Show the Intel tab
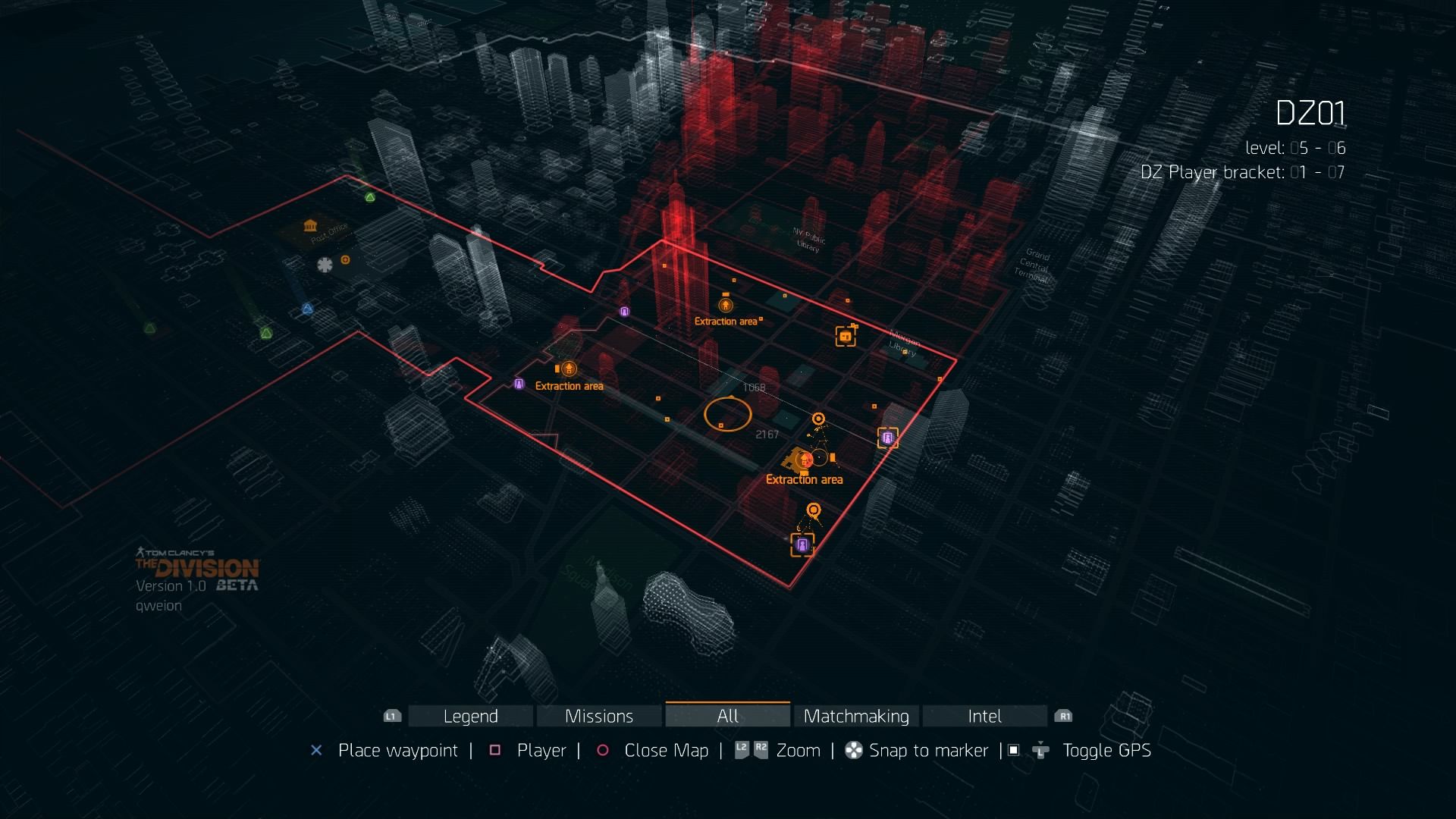This screenshot has height=819, width=1456. (x=984, y=716)
